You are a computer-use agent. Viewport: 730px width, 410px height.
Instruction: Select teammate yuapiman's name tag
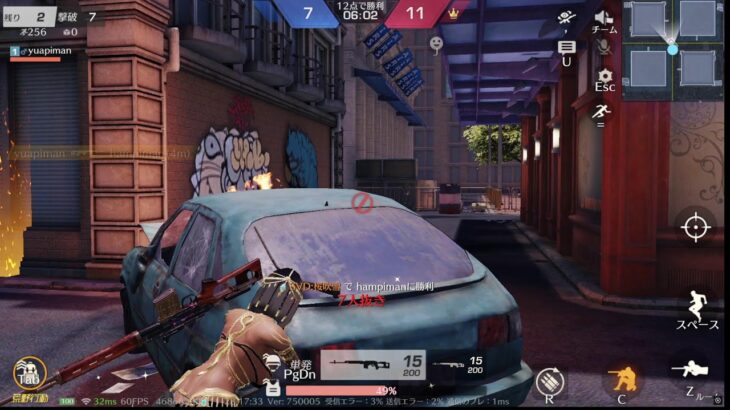40,50
